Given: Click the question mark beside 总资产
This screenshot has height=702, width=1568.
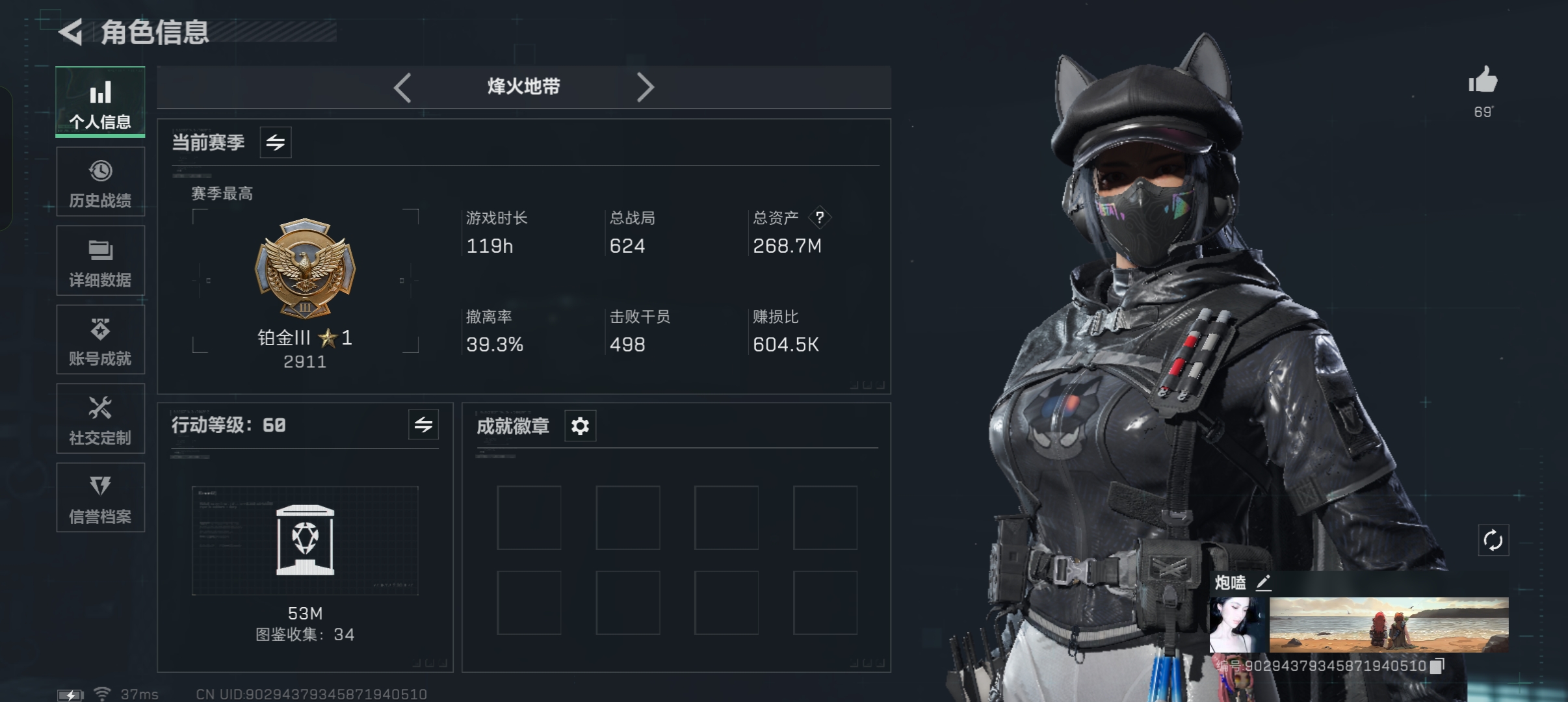Looking at the screenshot, I should click(820, 217).
